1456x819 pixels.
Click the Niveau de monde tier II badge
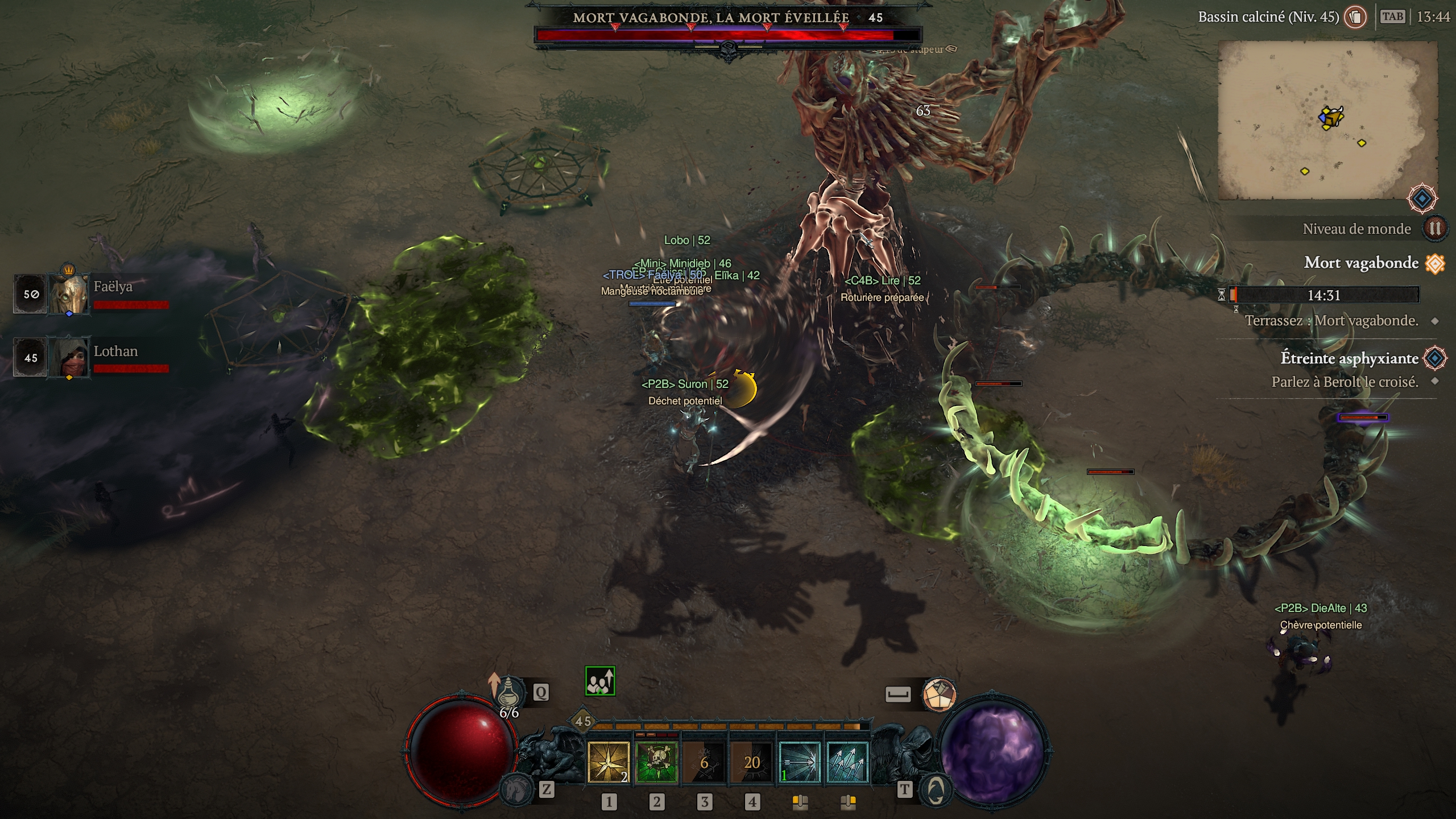click(1434, 229)
